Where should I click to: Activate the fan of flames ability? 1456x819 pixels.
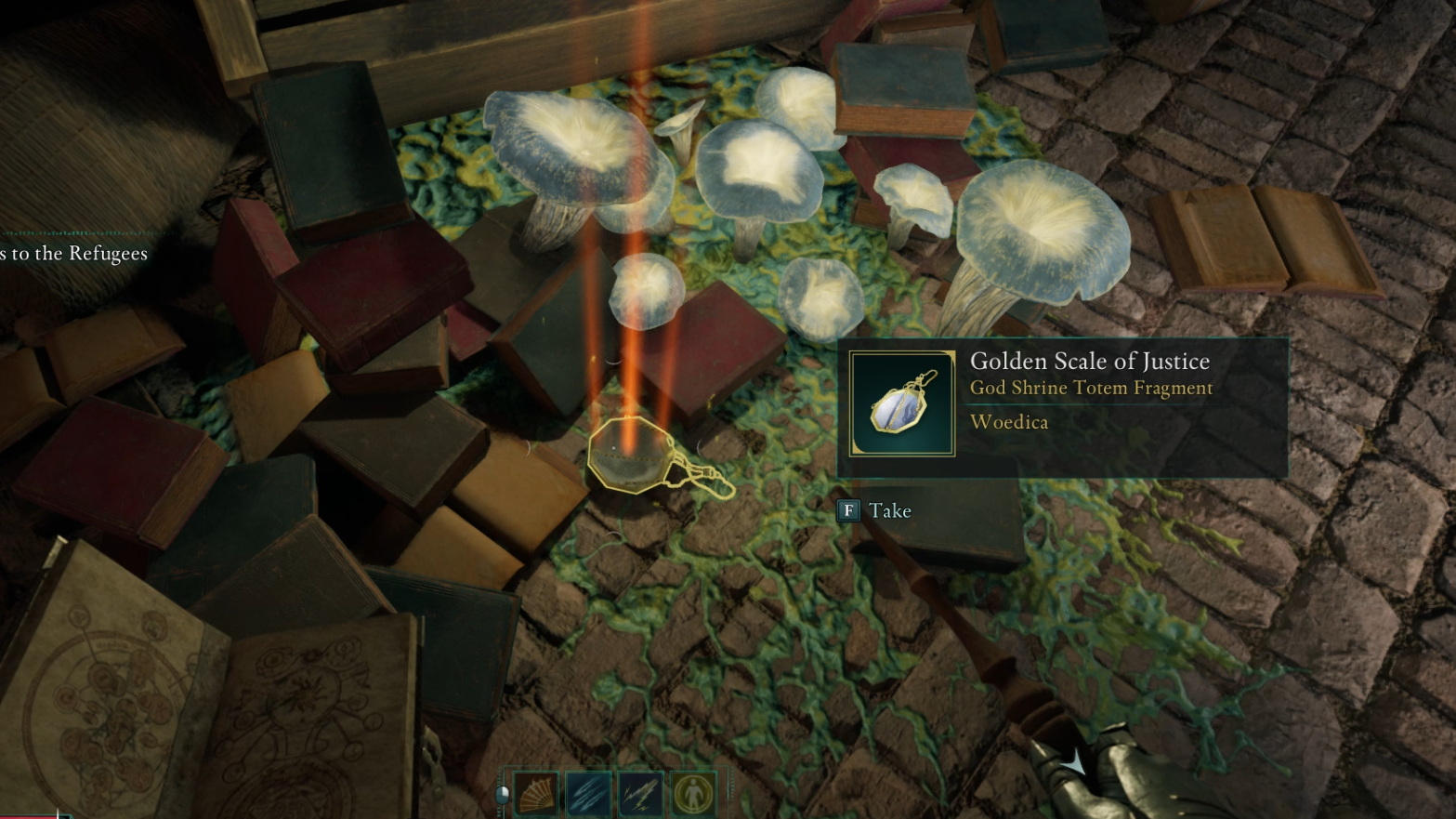(x=536, y=795)
